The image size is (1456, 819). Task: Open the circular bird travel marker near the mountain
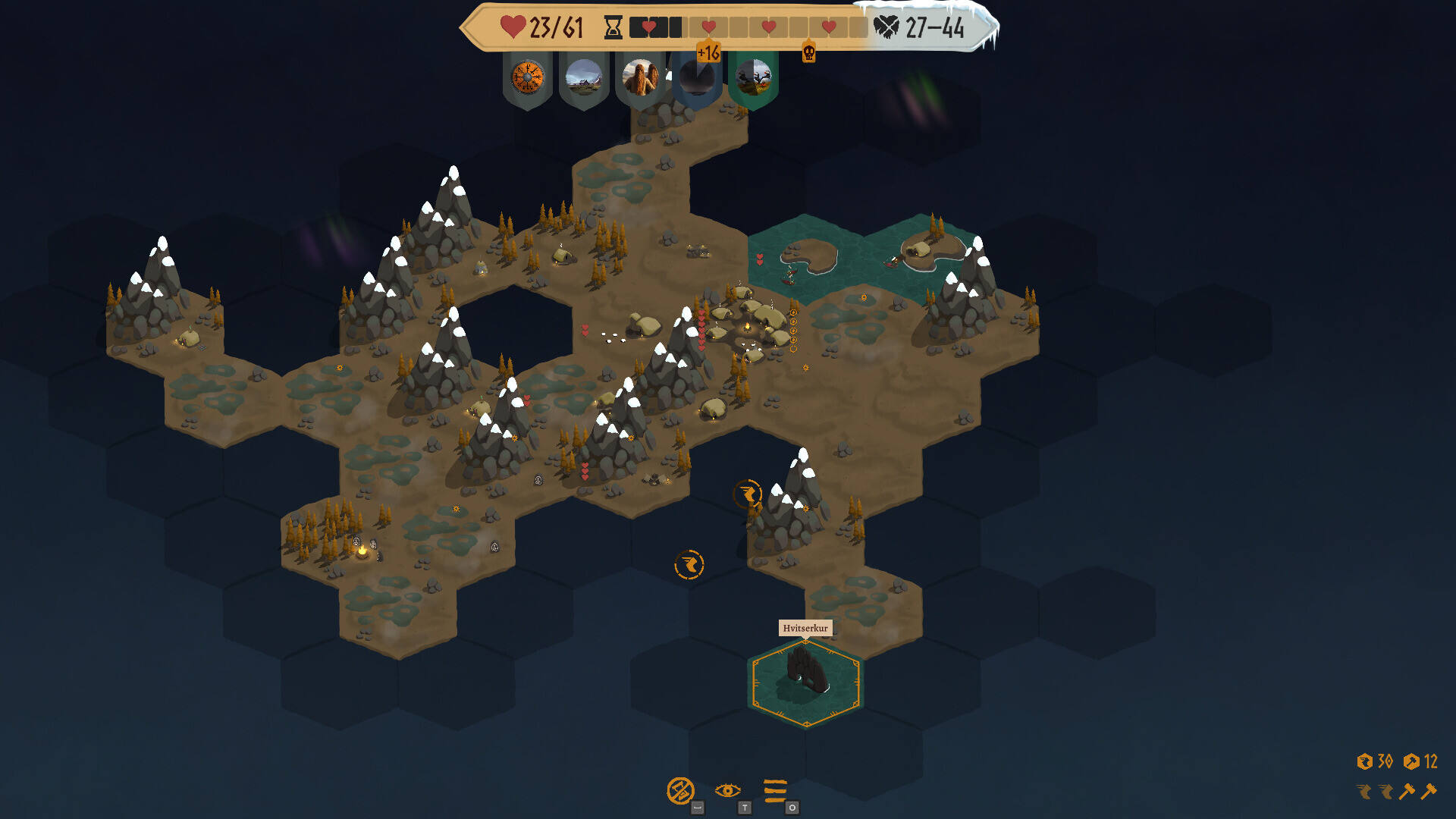[x=748, y=494]
